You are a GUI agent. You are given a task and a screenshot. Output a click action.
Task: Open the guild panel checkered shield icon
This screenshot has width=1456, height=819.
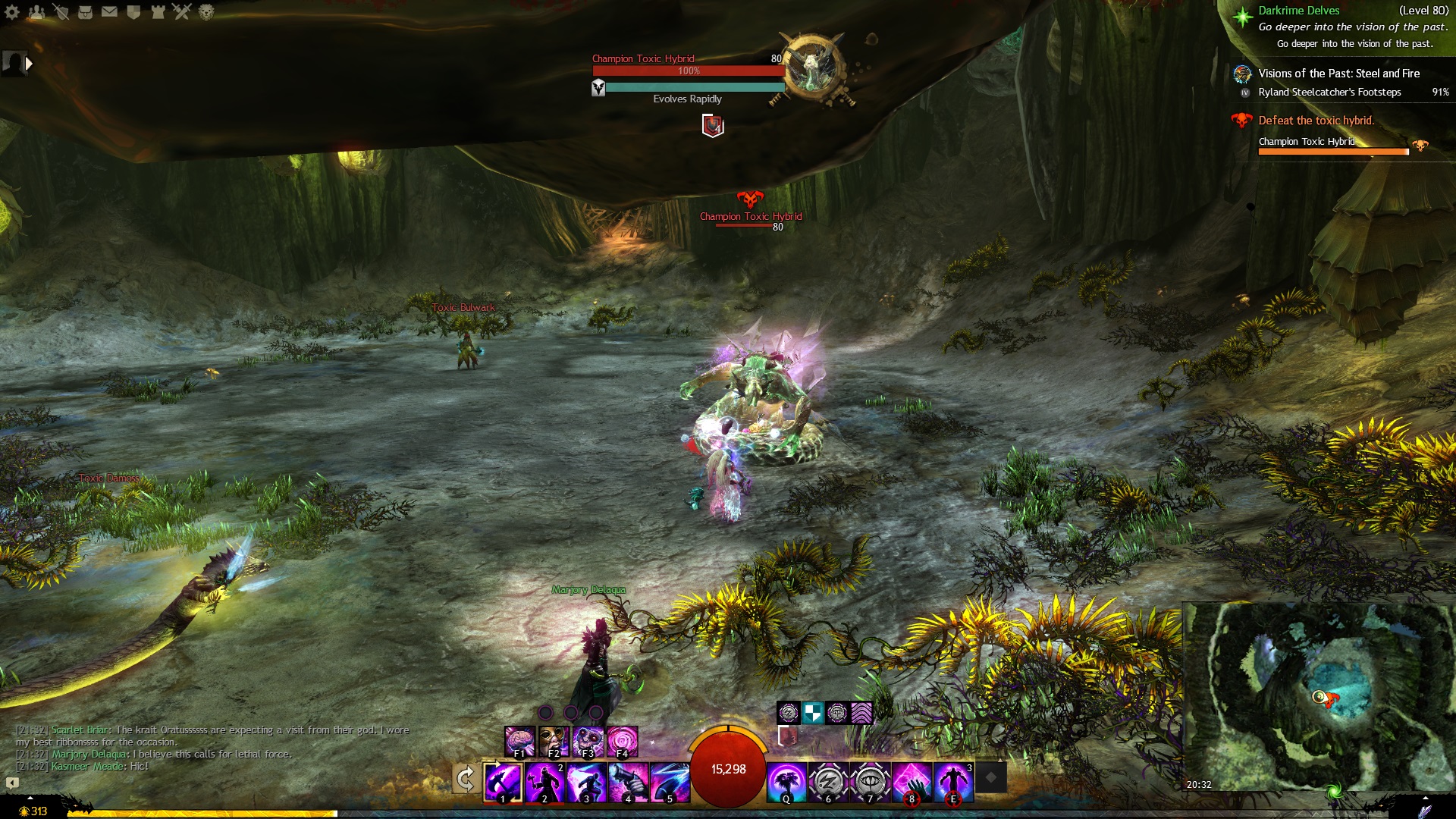(x=133, y=11)
